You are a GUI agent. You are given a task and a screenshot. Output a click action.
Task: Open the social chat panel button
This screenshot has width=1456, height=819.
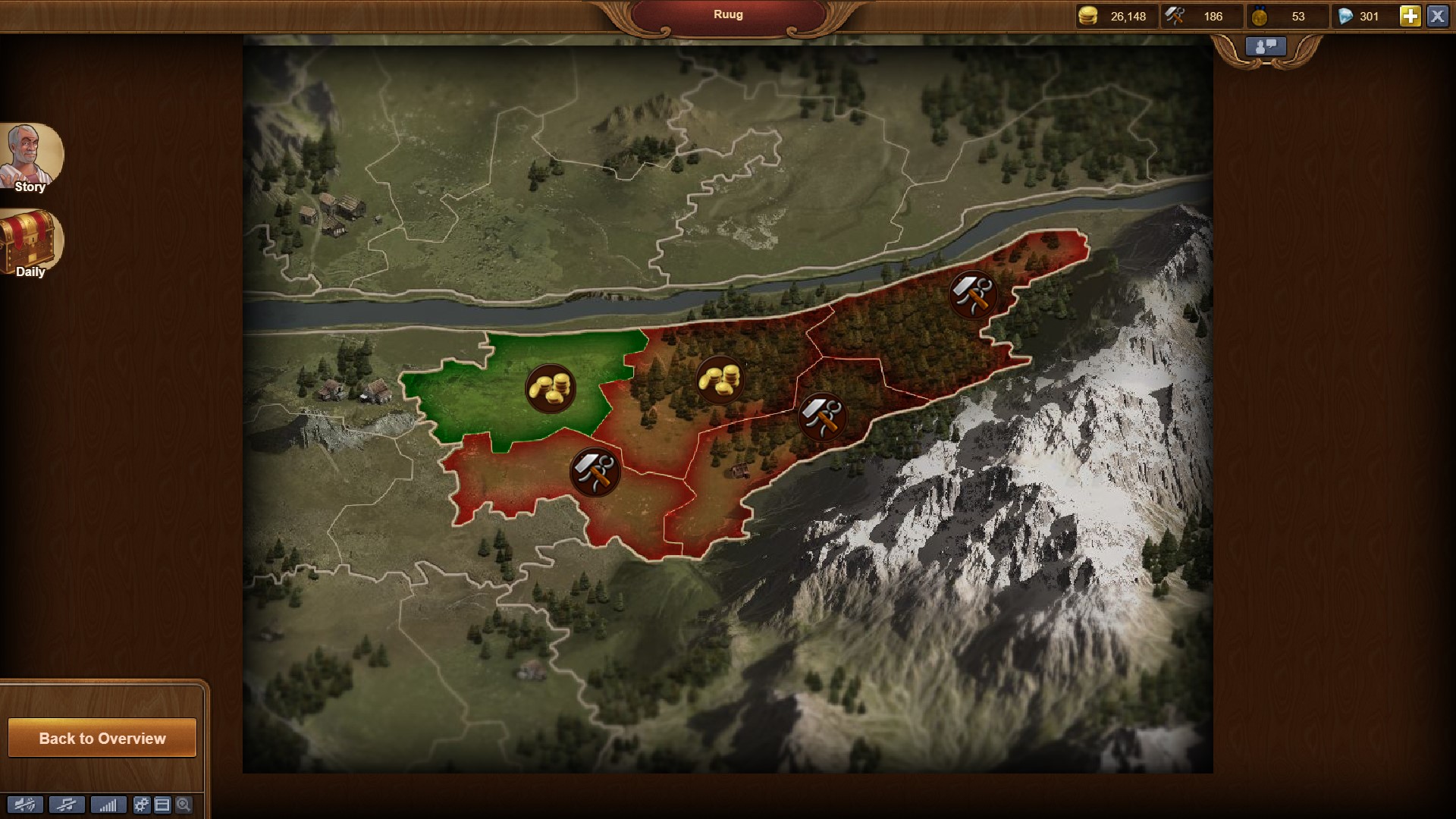coord(1266,47)
